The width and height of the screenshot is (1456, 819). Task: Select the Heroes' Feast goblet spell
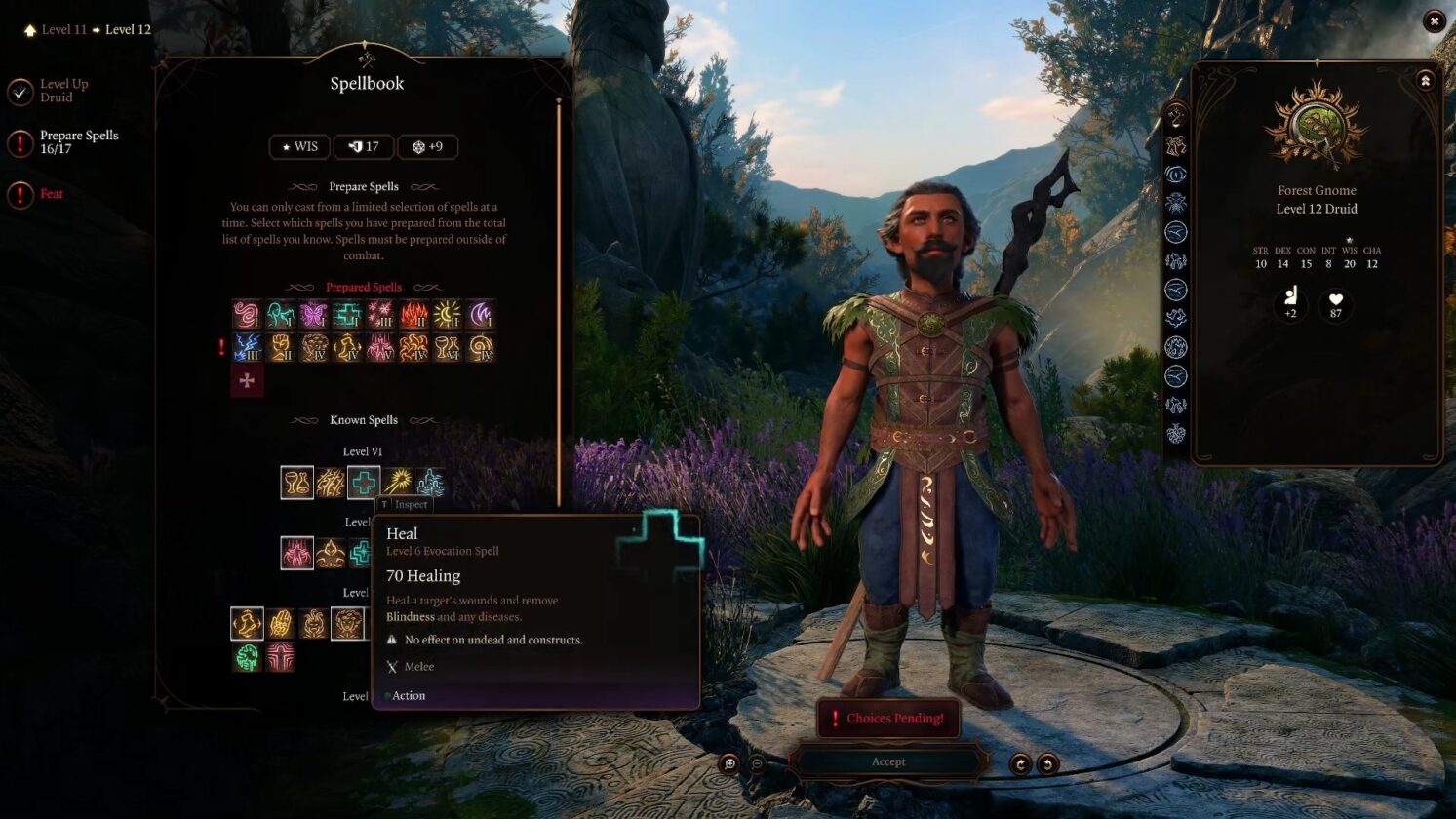coord(297,482)
